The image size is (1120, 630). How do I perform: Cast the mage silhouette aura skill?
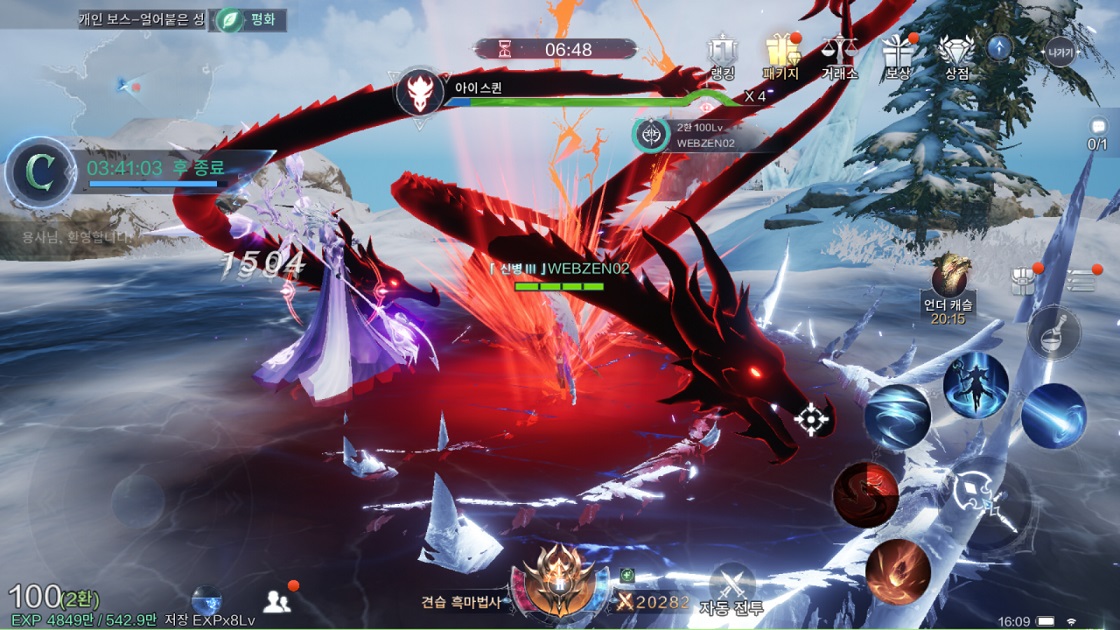[975, 386]
